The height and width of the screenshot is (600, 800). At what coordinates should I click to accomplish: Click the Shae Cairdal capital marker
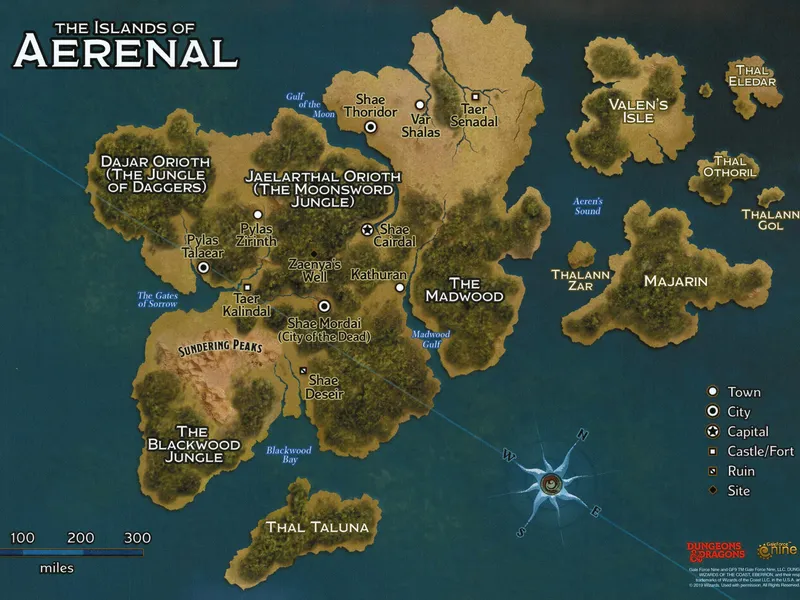tap(368, 229)
